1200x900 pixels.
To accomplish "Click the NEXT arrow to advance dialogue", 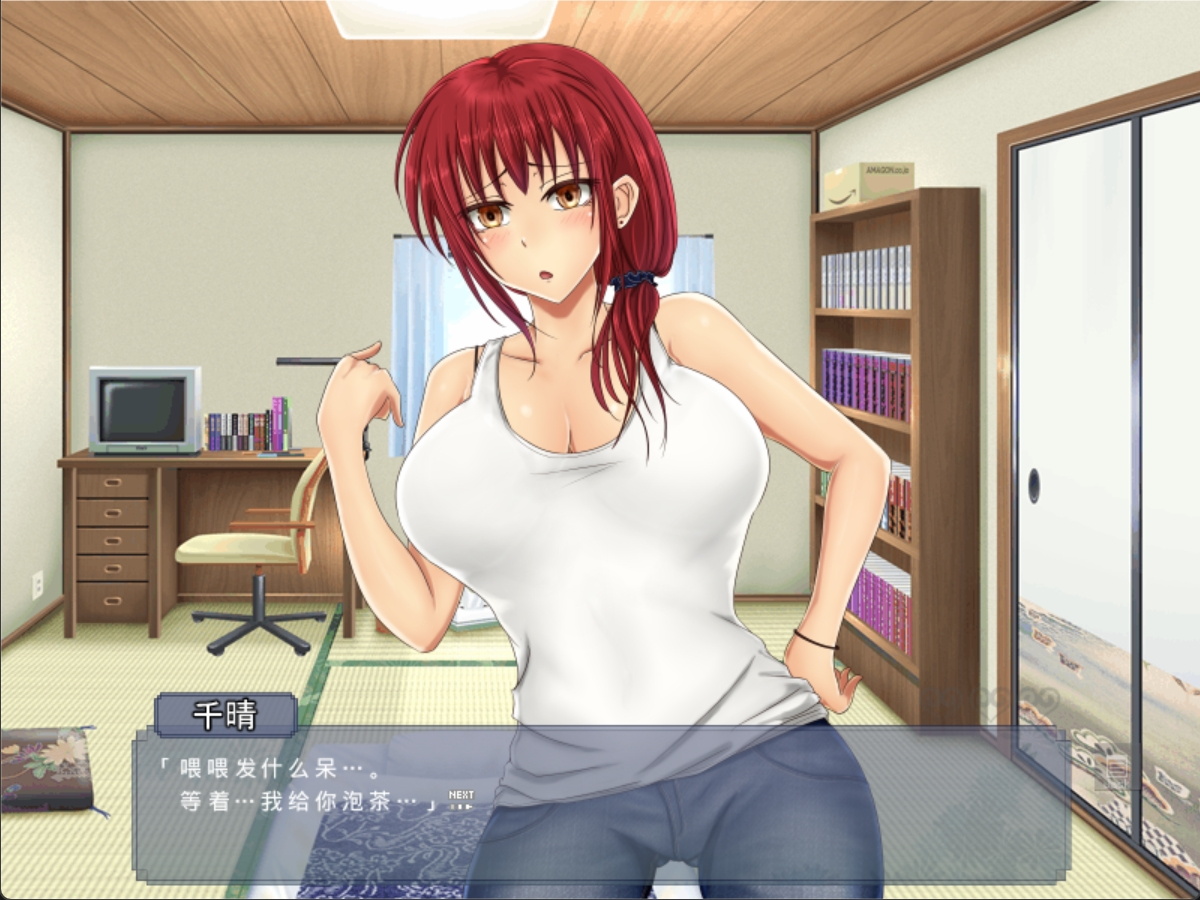I will pos(461,798).
